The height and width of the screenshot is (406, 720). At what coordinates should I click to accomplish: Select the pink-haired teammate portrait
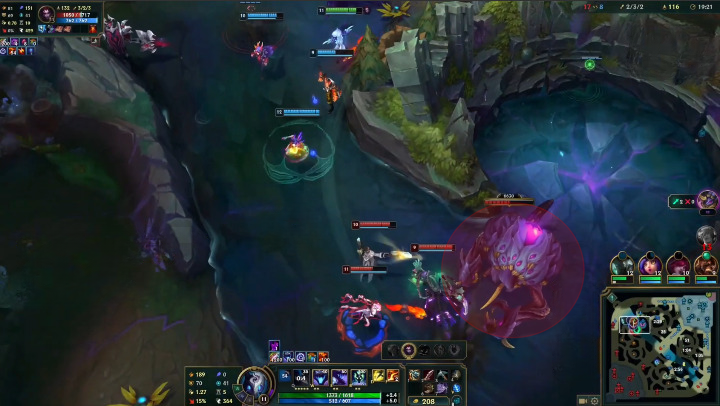pos(678,266)
